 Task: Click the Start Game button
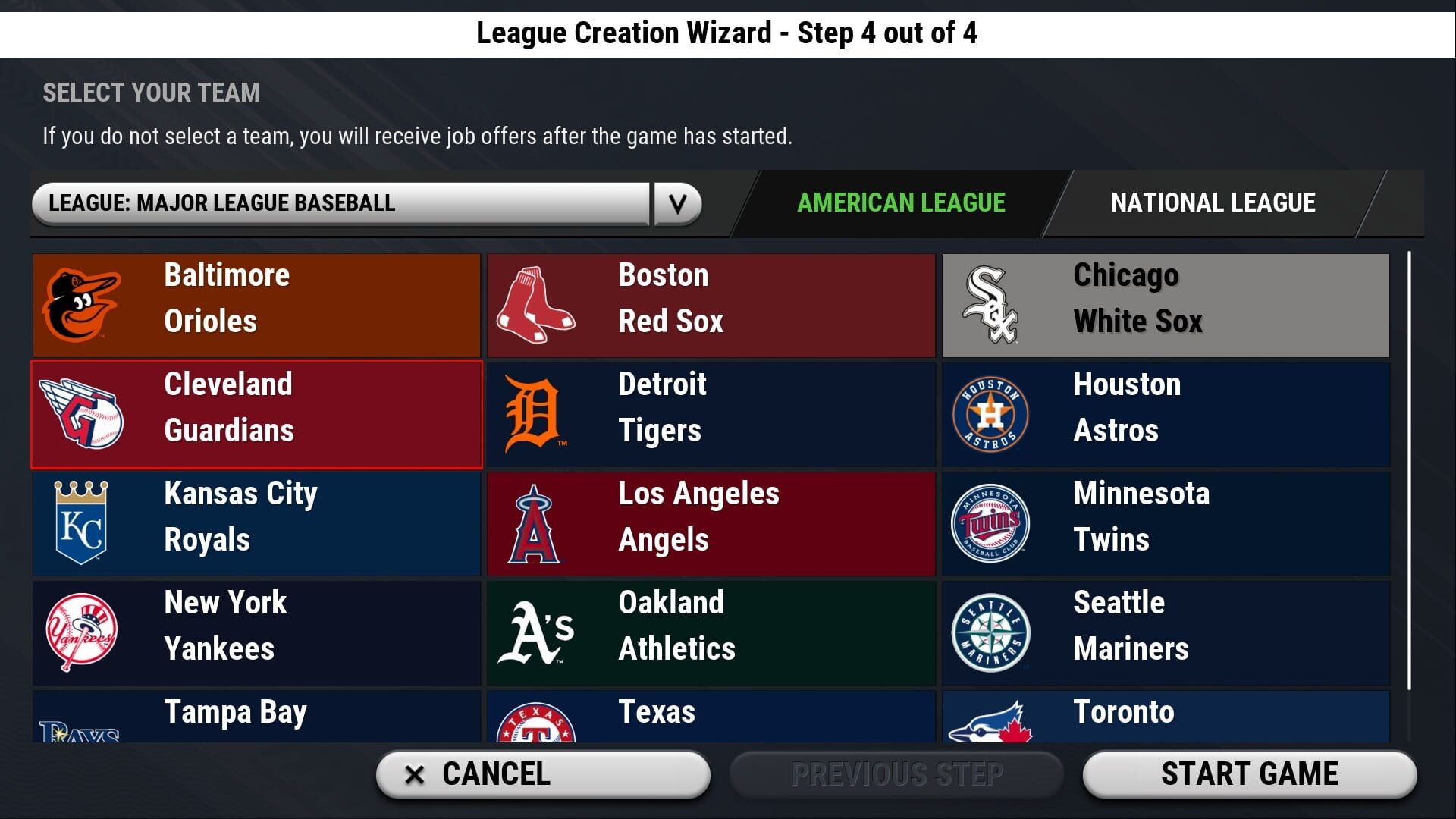pos(1249,774)
